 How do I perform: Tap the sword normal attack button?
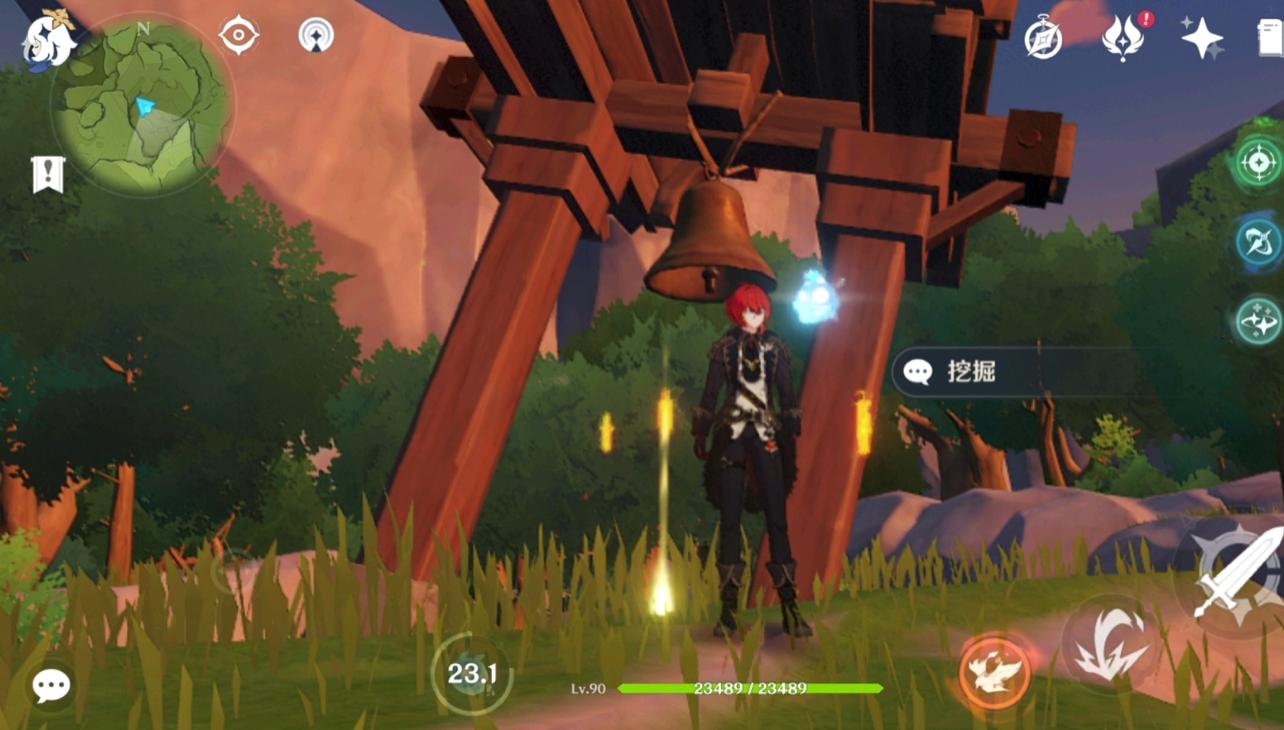[1236, 575]
